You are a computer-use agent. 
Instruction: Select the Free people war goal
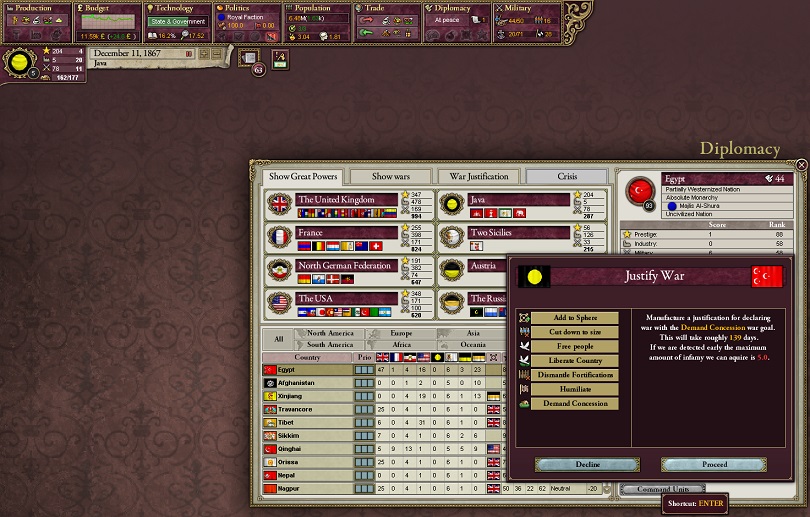(575, 346)
